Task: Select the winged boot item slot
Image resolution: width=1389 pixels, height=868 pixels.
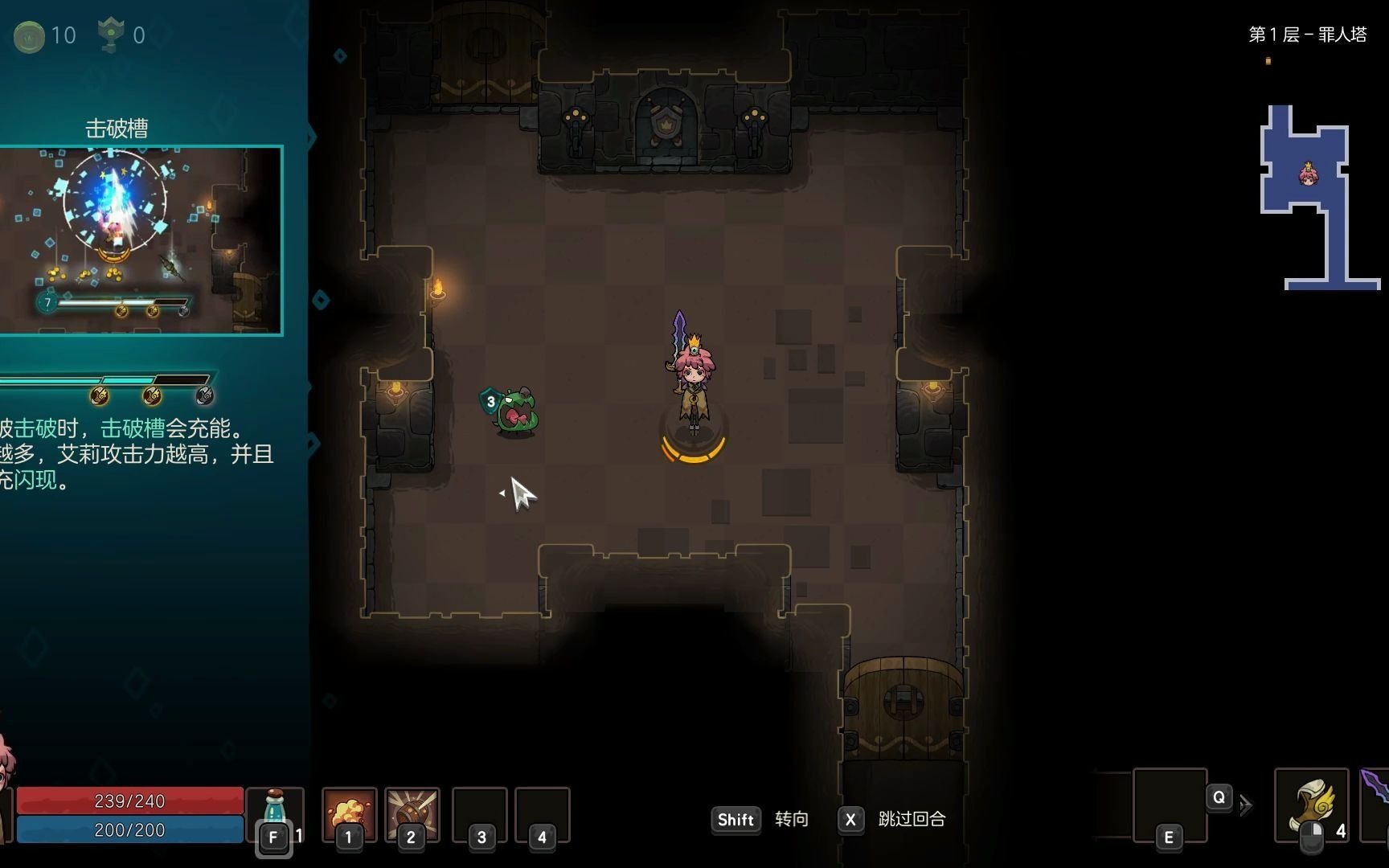Action: (1311, 804)
